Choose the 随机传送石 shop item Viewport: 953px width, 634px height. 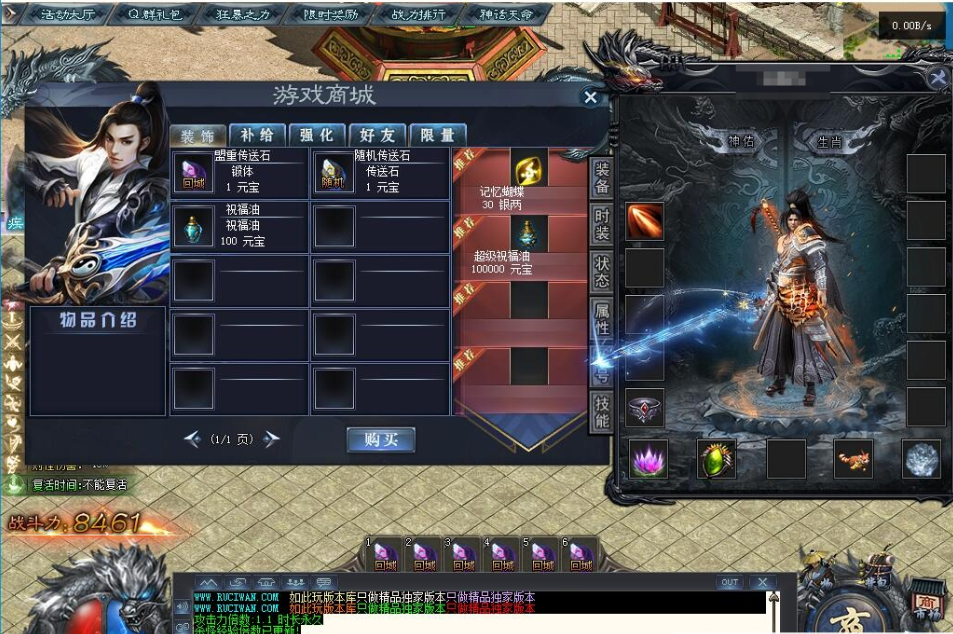(333, 172)
